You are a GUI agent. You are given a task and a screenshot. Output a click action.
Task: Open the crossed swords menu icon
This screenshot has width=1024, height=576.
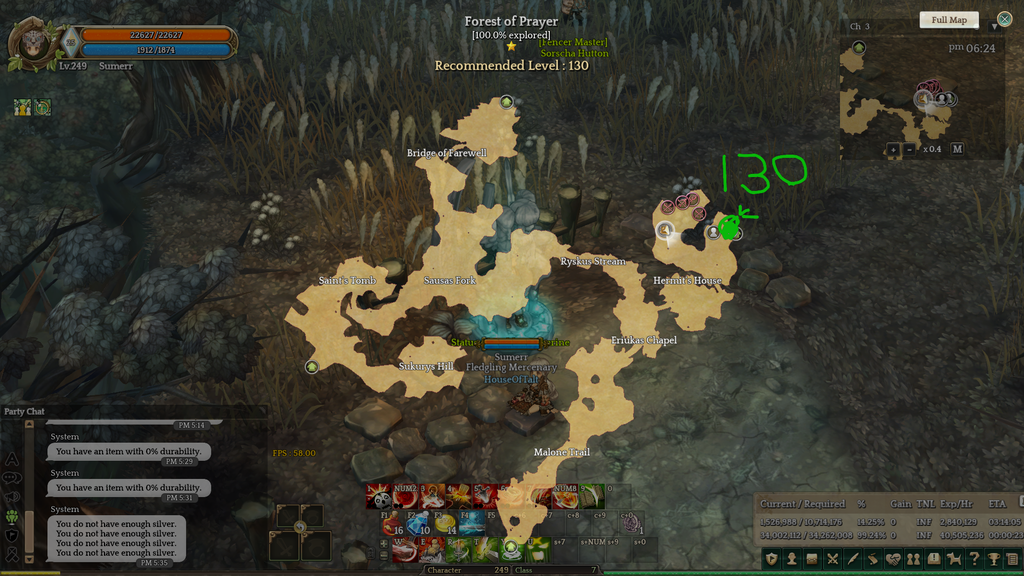(833, 559)
